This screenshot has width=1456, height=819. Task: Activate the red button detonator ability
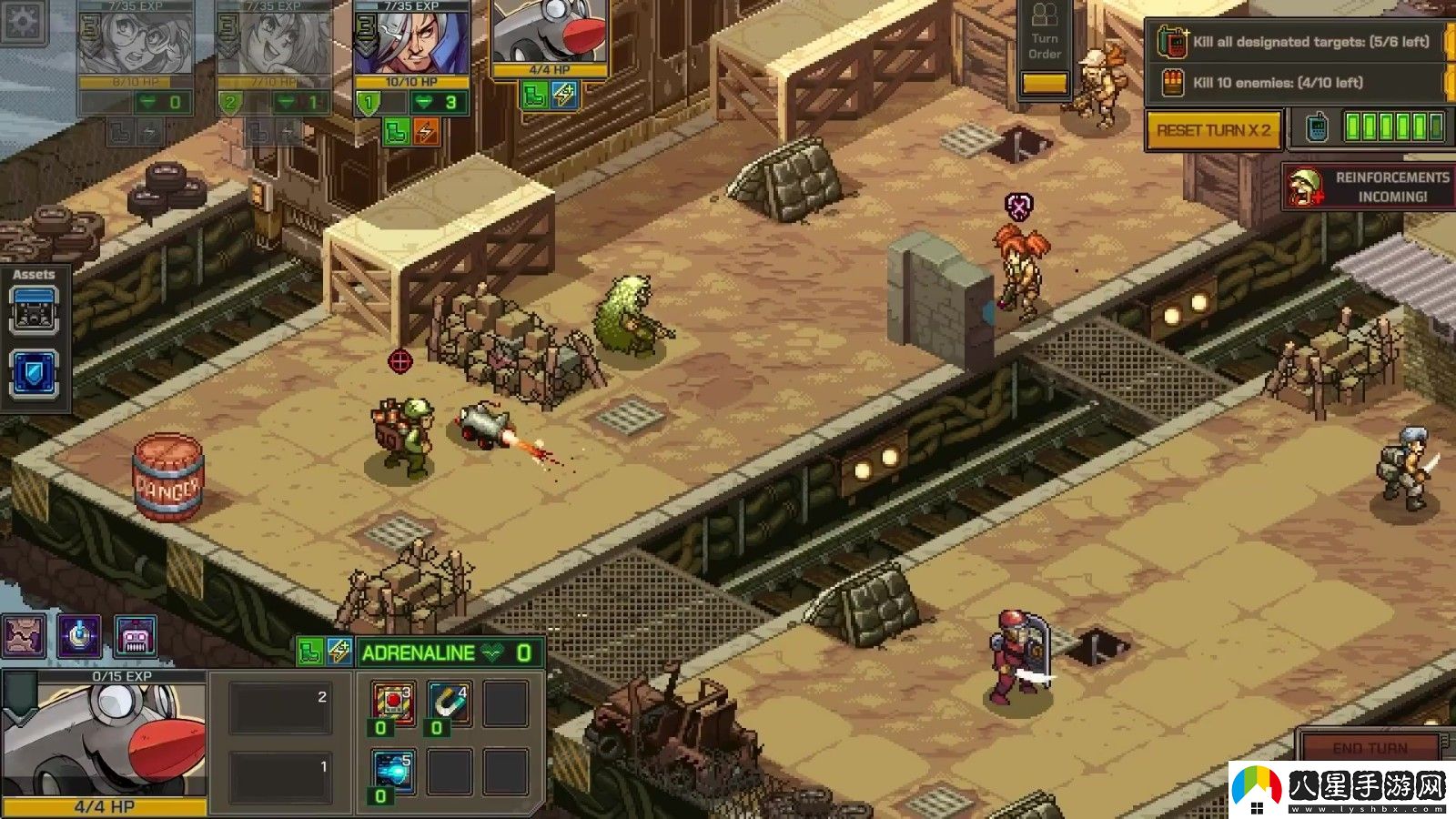click(x=393, y=703)
